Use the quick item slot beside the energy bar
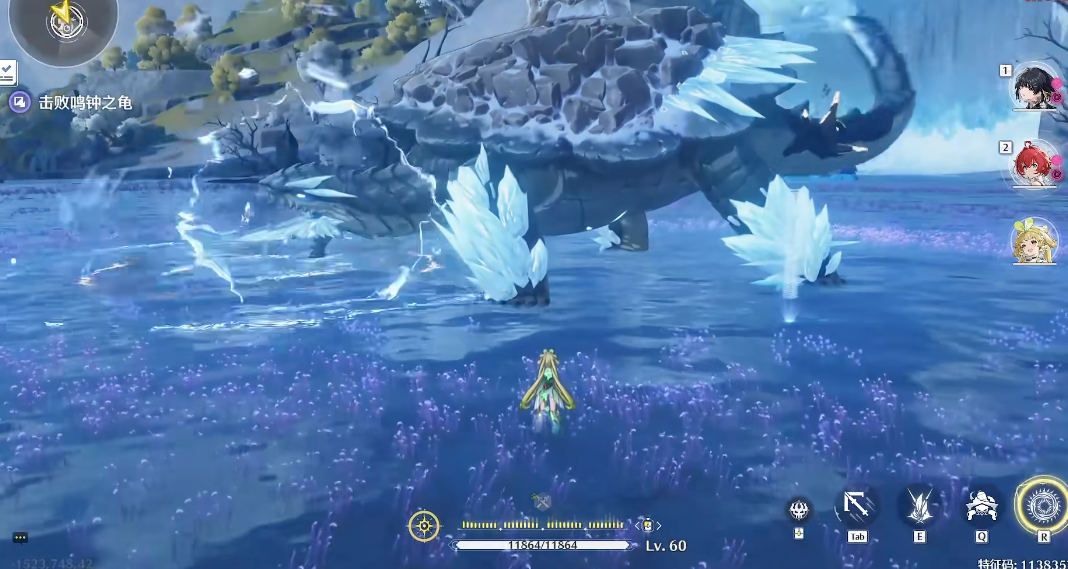Viewport: 1068px width, 569px height. coord(647,525)
